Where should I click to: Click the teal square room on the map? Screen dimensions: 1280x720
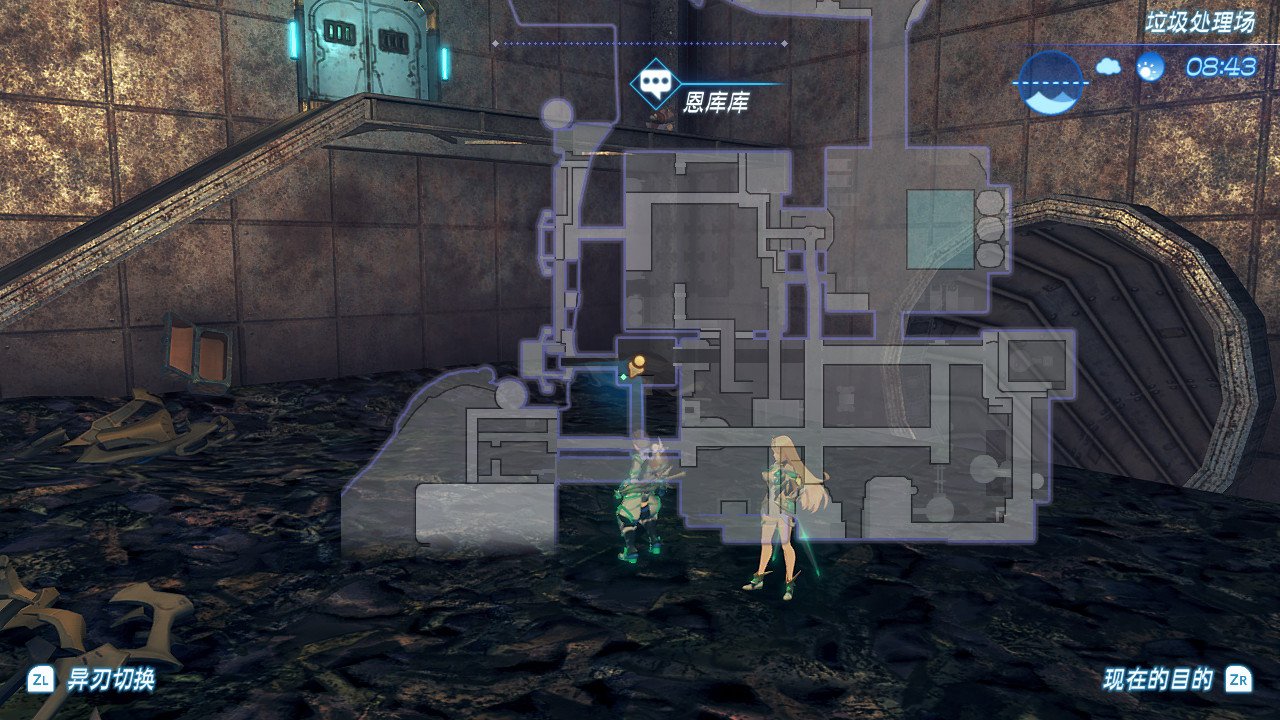(x=940, y=229)
